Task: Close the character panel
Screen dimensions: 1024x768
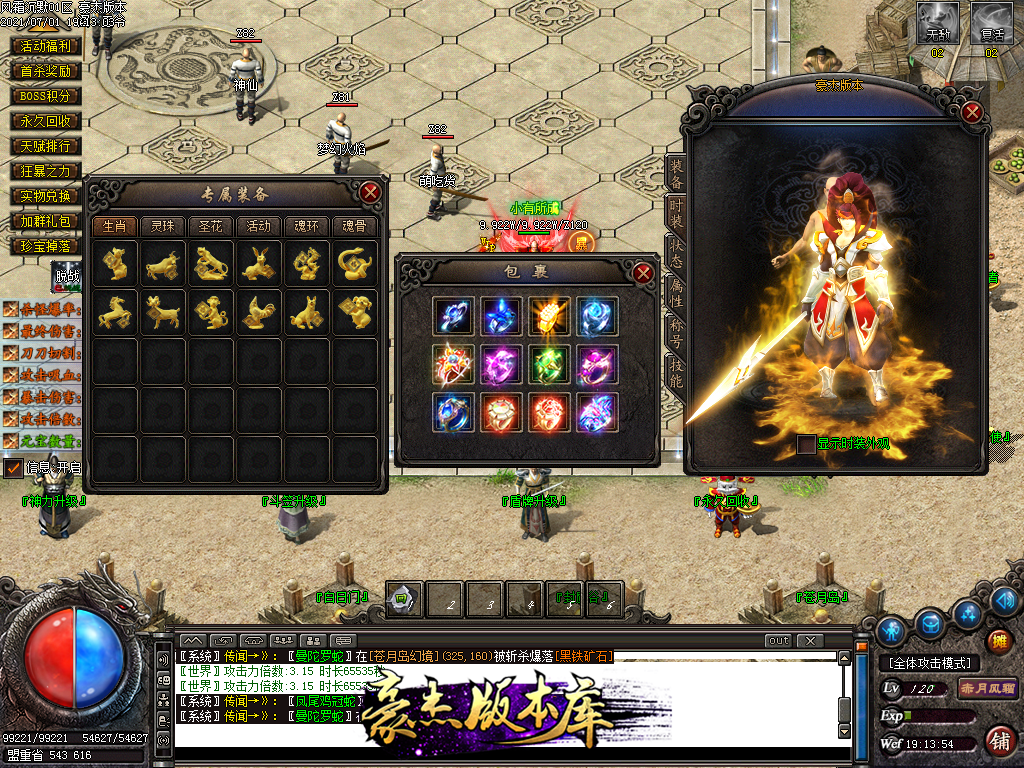Action: click(972, 112)
